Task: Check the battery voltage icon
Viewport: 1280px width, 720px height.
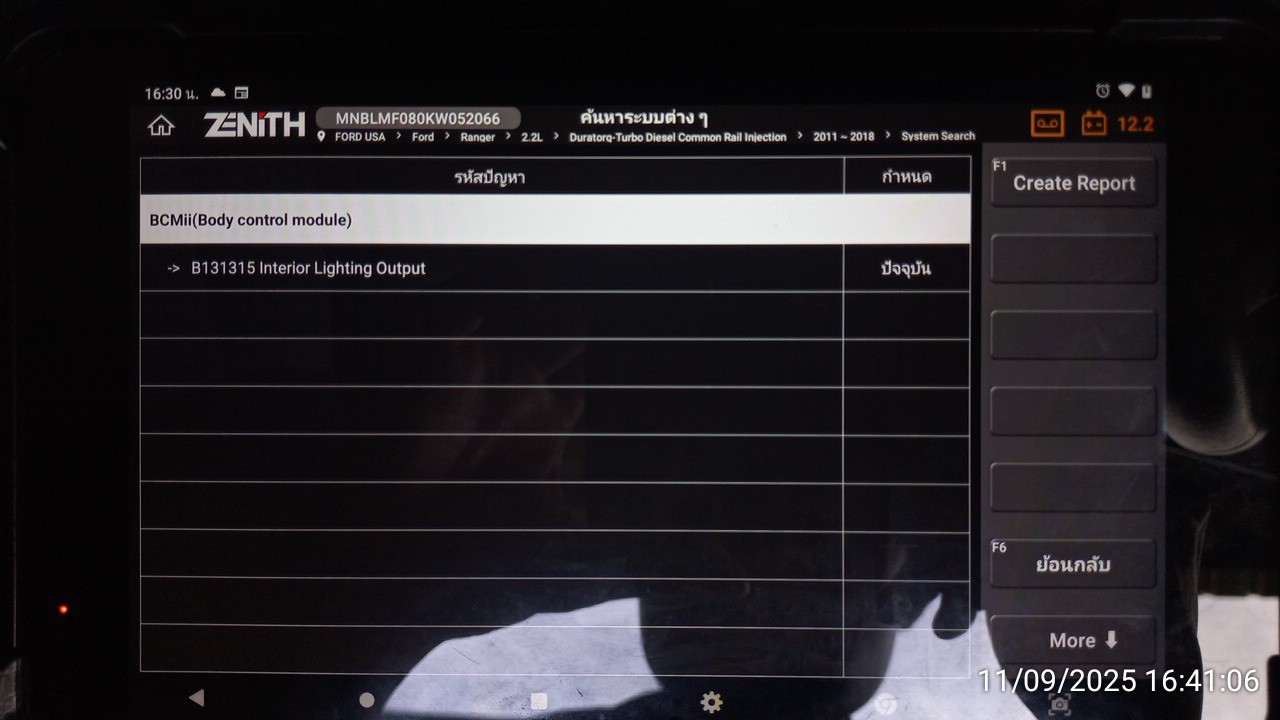Action: pyautogui.click(x=1094, y=124)
